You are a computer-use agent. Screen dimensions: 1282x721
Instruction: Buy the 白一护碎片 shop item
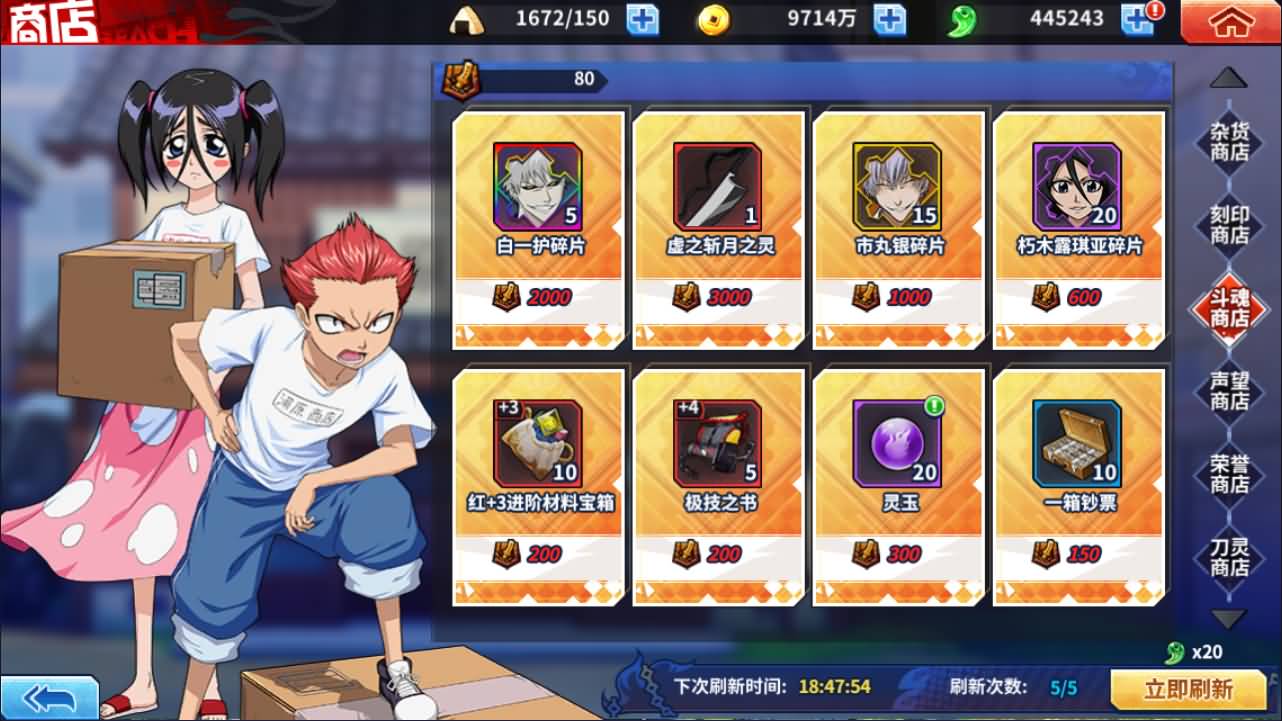(x=539, y=229)
